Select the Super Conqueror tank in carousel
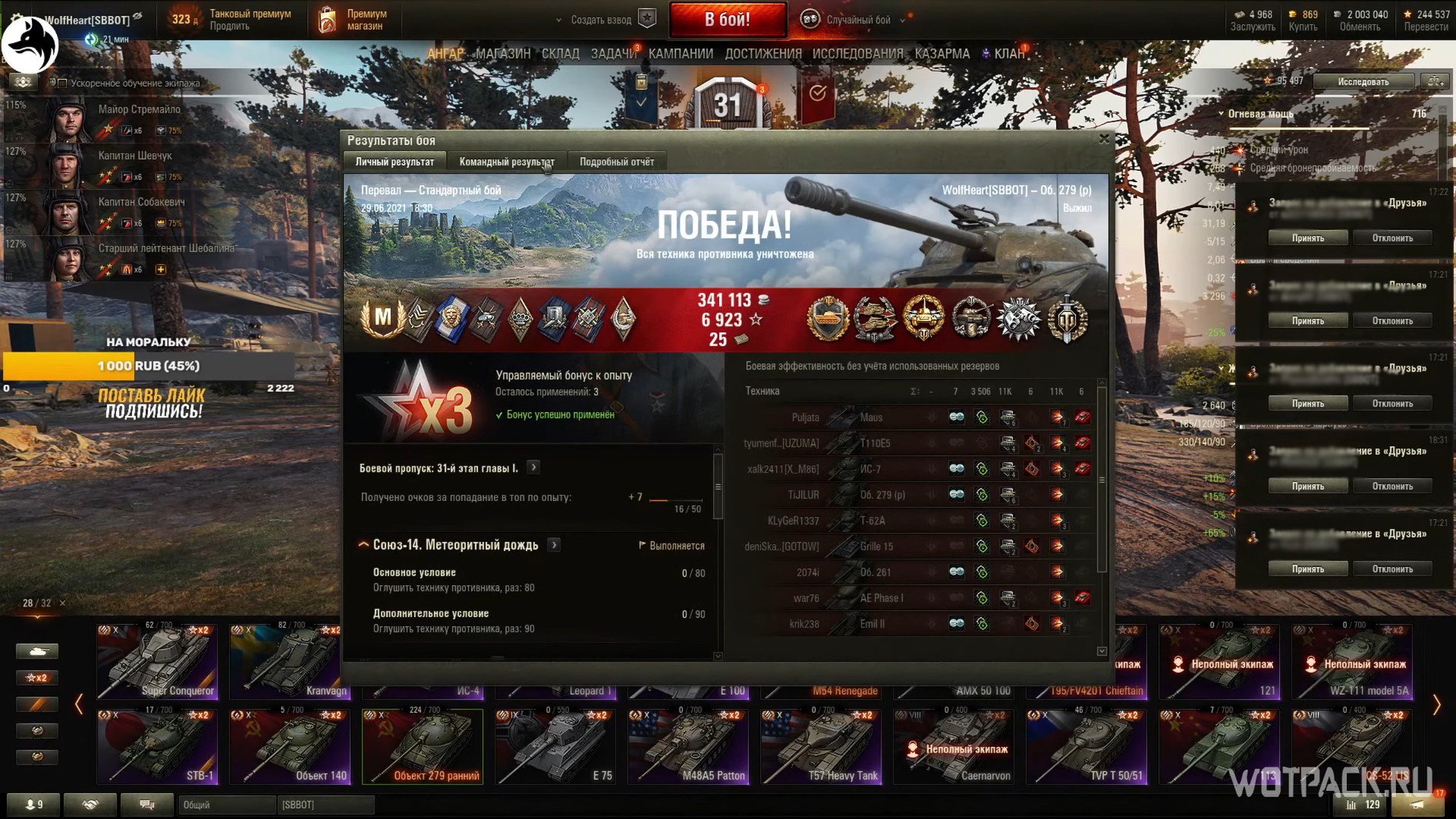 [157, 660]
